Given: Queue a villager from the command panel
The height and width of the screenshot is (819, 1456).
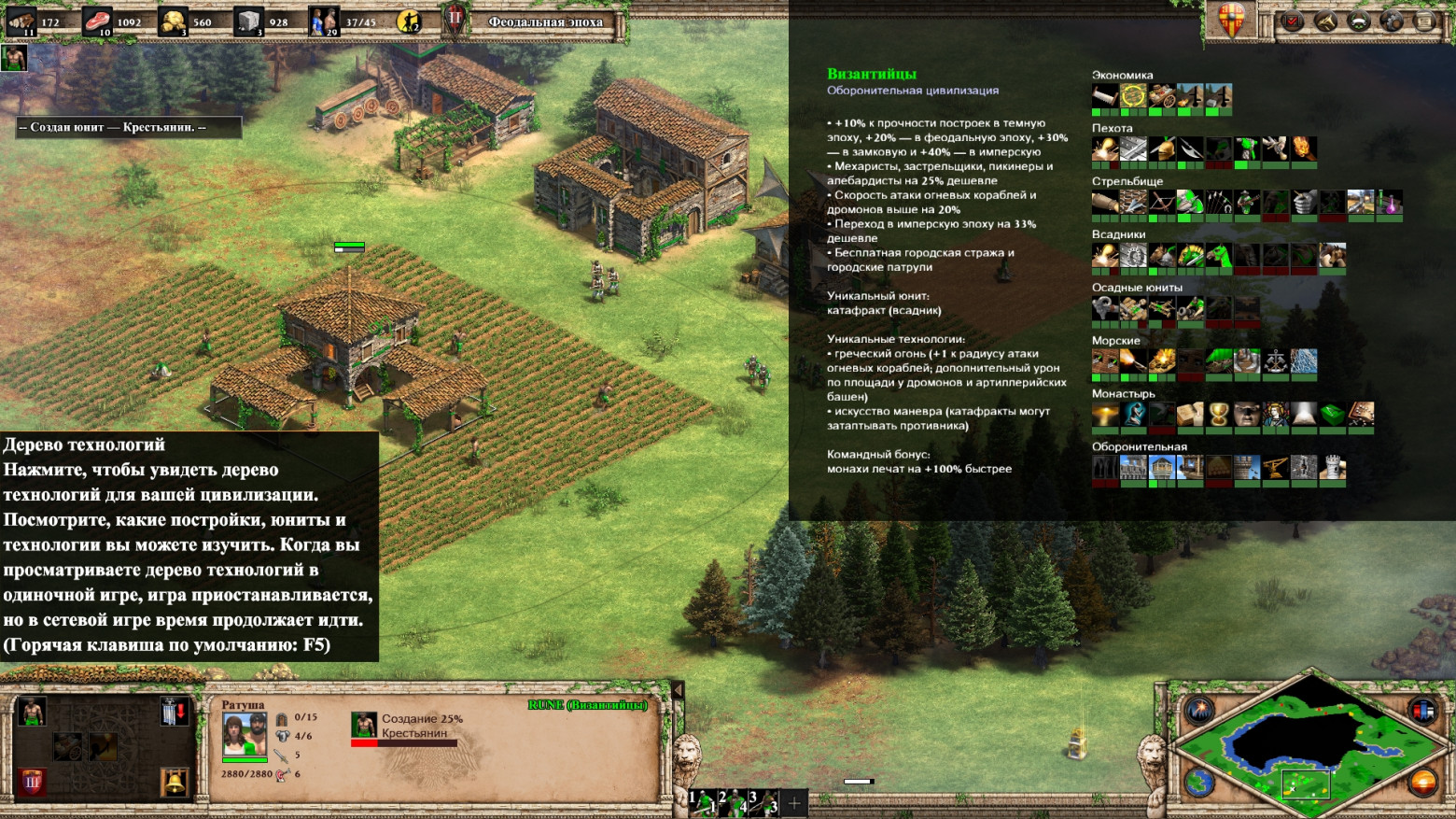Looking at the screenshot, I should (32, 713).
